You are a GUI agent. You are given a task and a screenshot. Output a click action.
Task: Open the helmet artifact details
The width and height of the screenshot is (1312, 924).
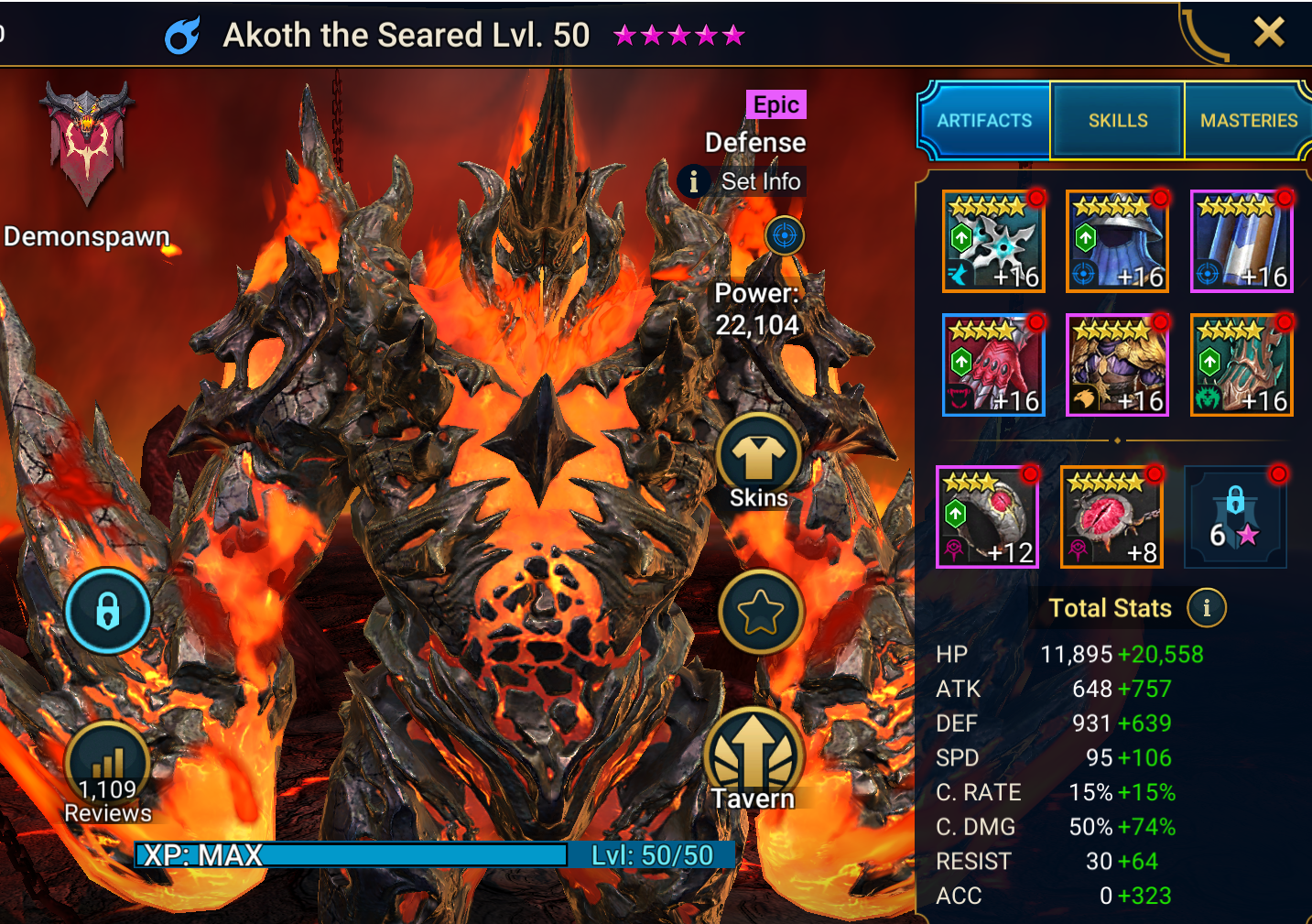[x=1117, y=241]
